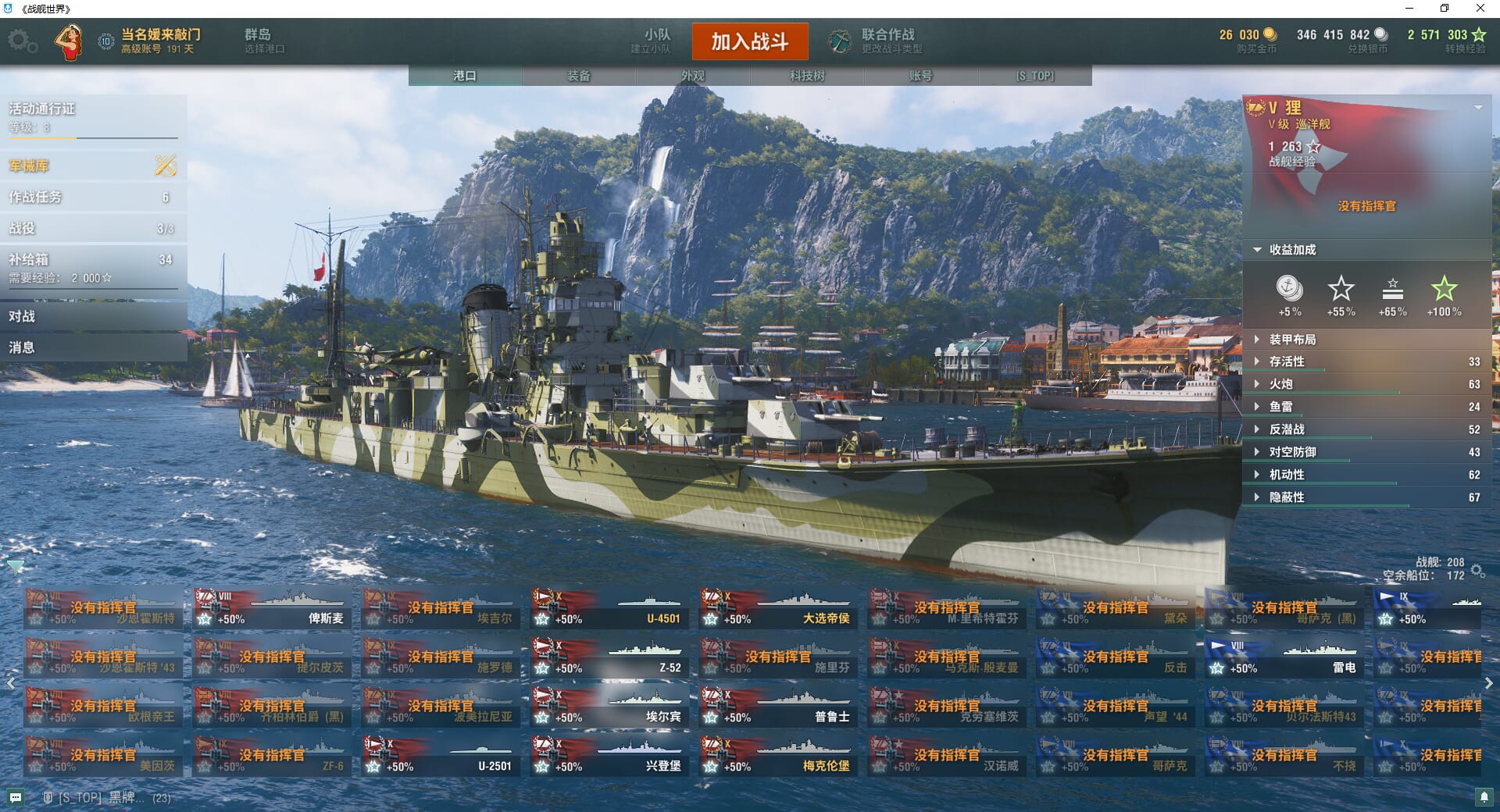Image resolution: width=1500 pixels, height=812 pixels.
Task: Select the 账号 tab
Action: [x=920, y=76]
